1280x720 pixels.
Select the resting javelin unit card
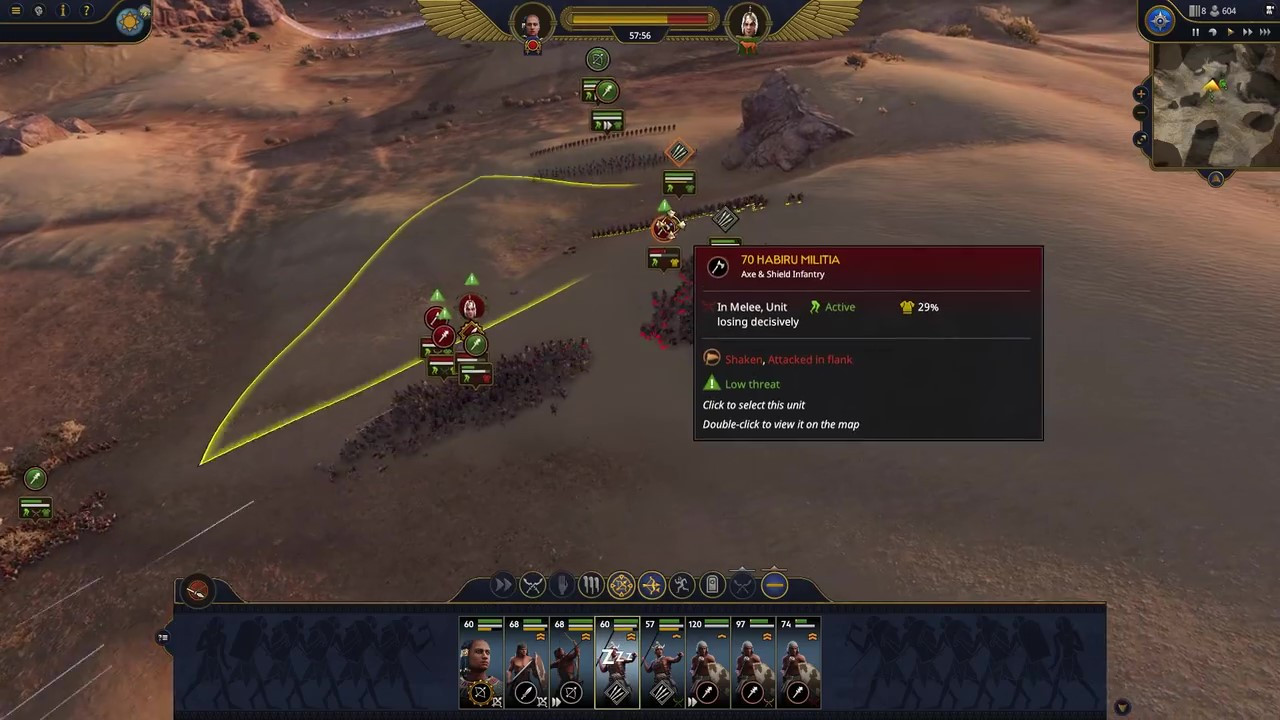tap(616, 663)
